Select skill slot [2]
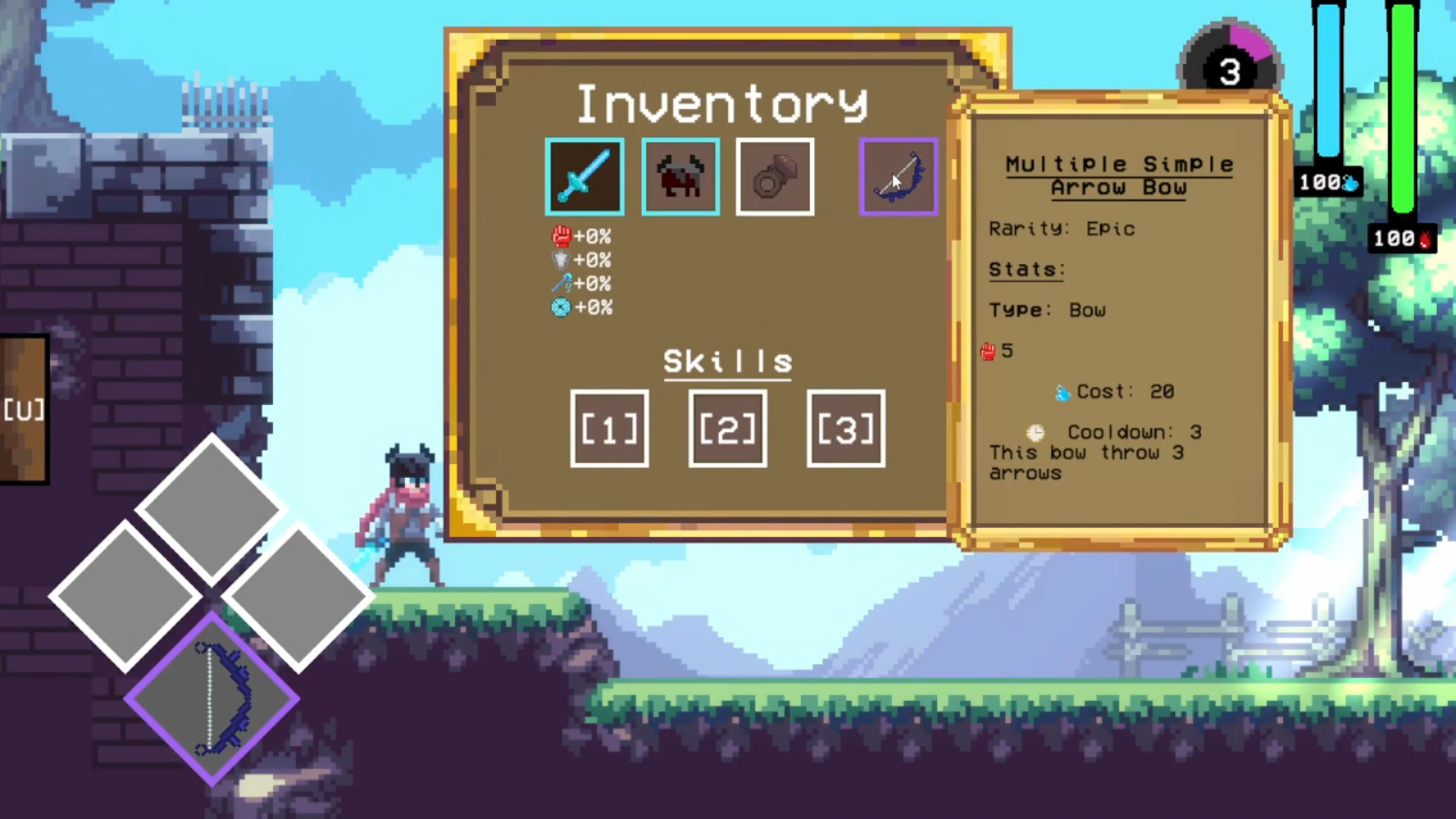 727,429
